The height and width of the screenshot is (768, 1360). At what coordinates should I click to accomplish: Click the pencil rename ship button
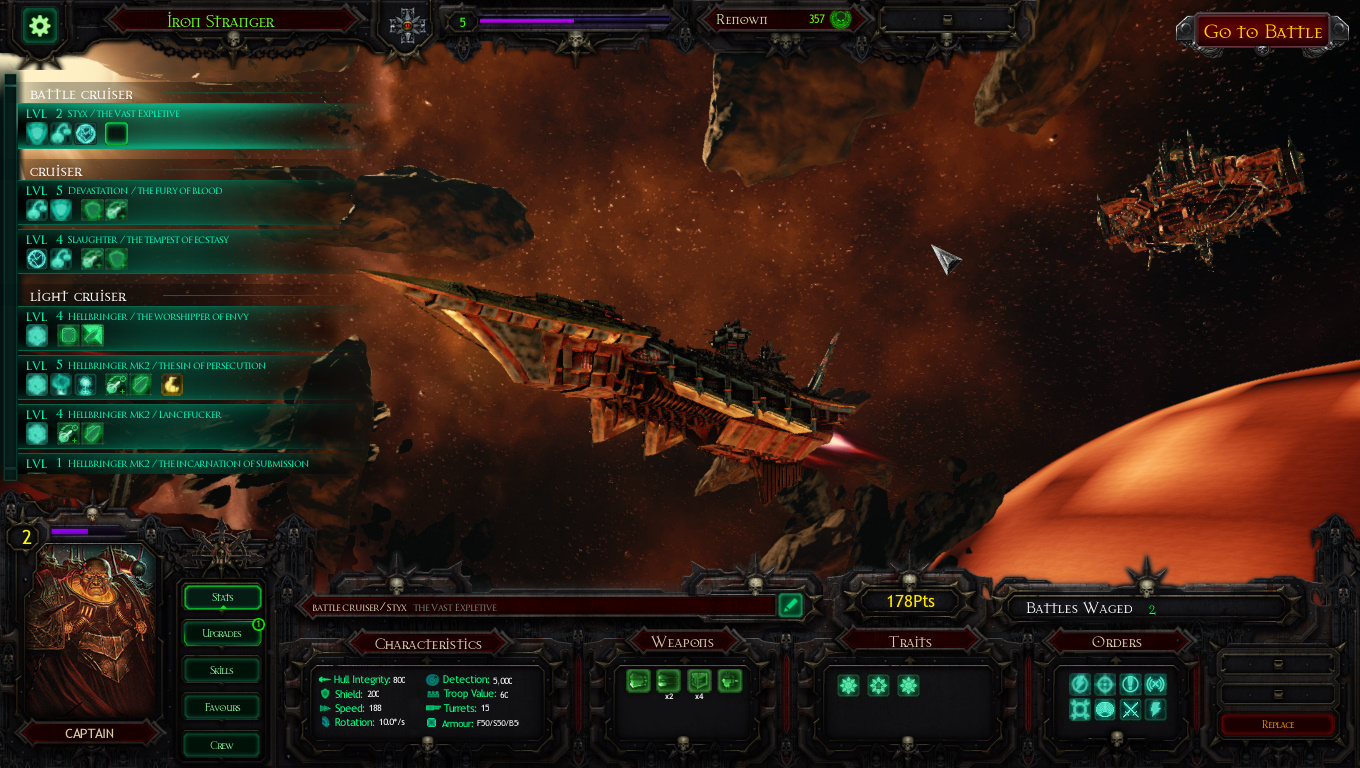[790, 605]
